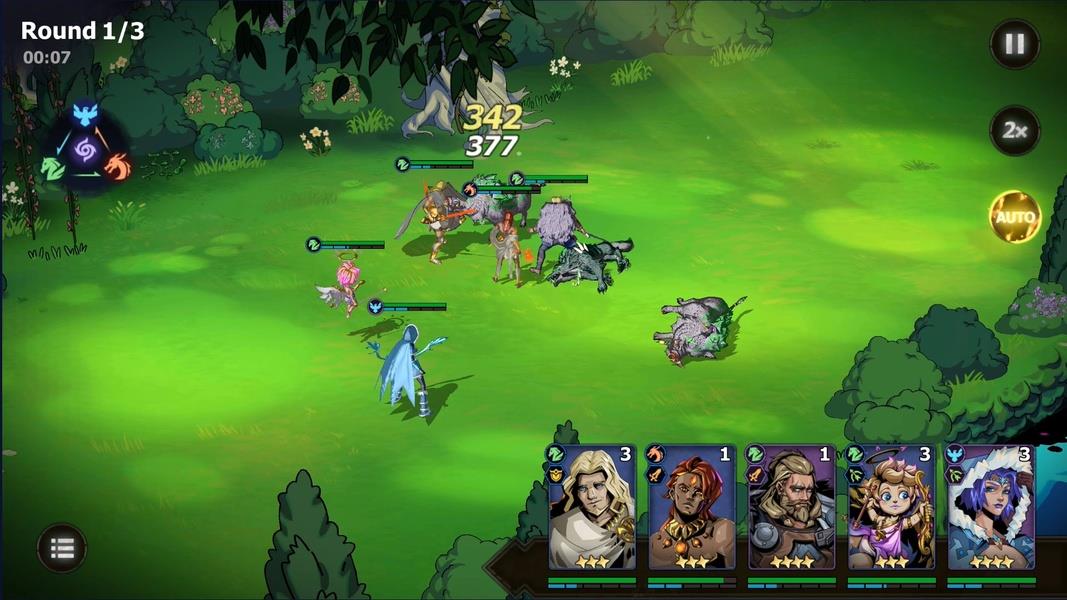Toggle the AUTO battle mode

1014,217
